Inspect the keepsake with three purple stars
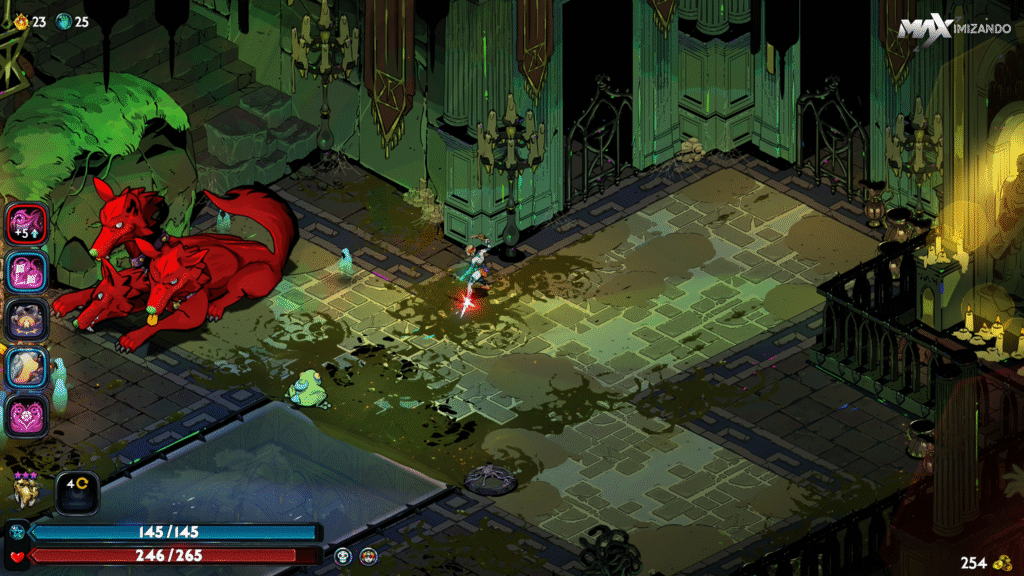The width and height of the screenshot is (1024, 576). click(25, 489)
